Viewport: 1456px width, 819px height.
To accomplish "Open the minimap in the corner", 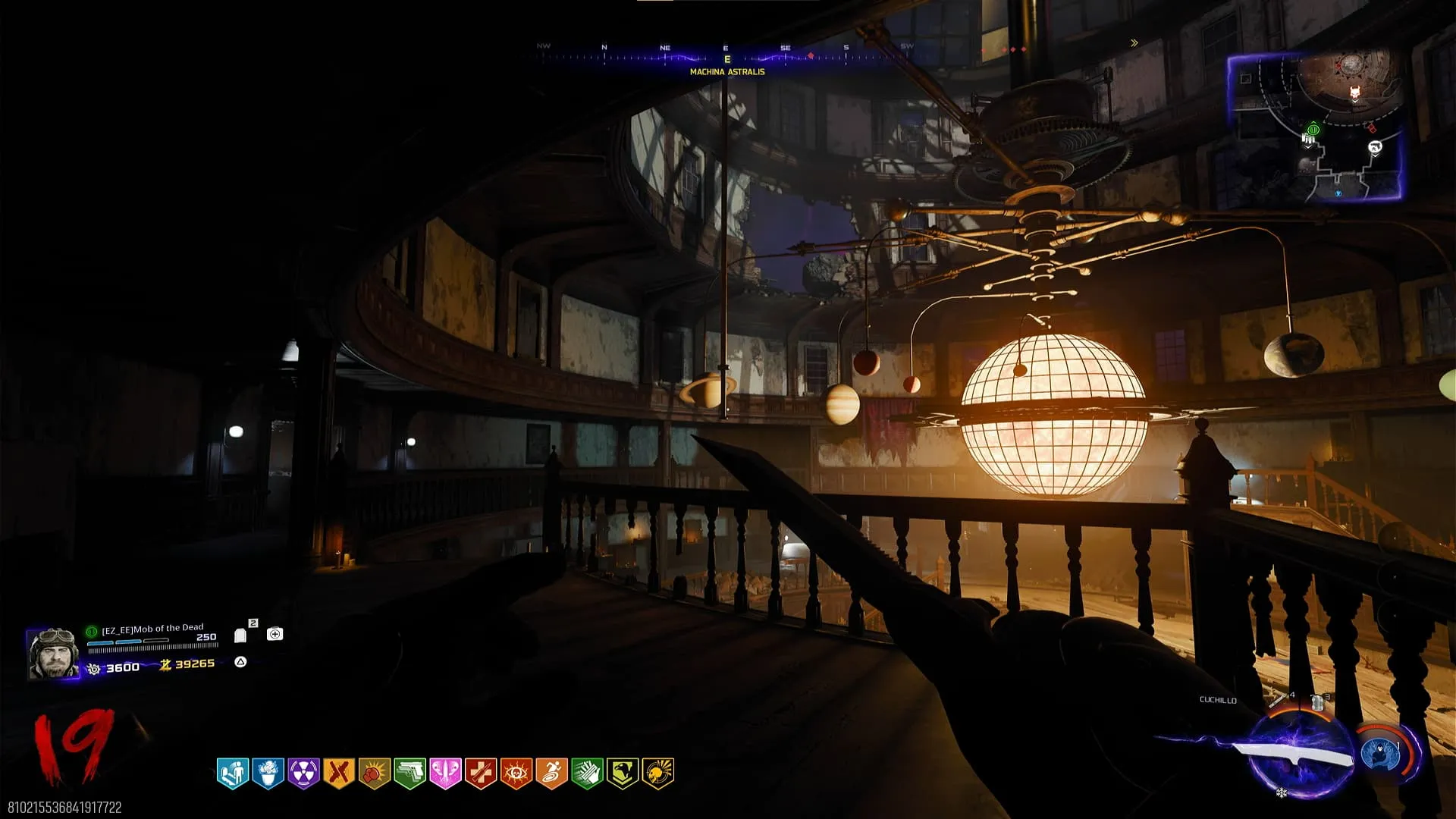I will pos(1314,127).
